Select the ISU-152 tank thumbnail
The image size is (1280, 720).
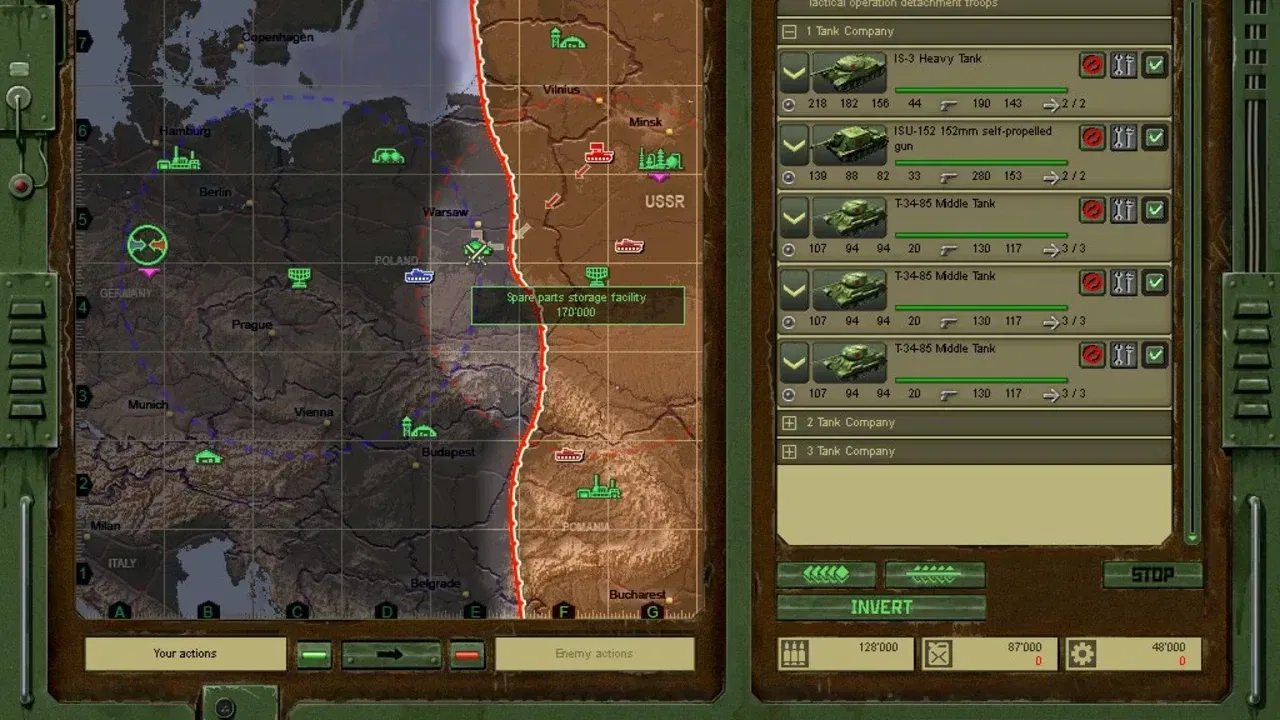pos(849,145)
